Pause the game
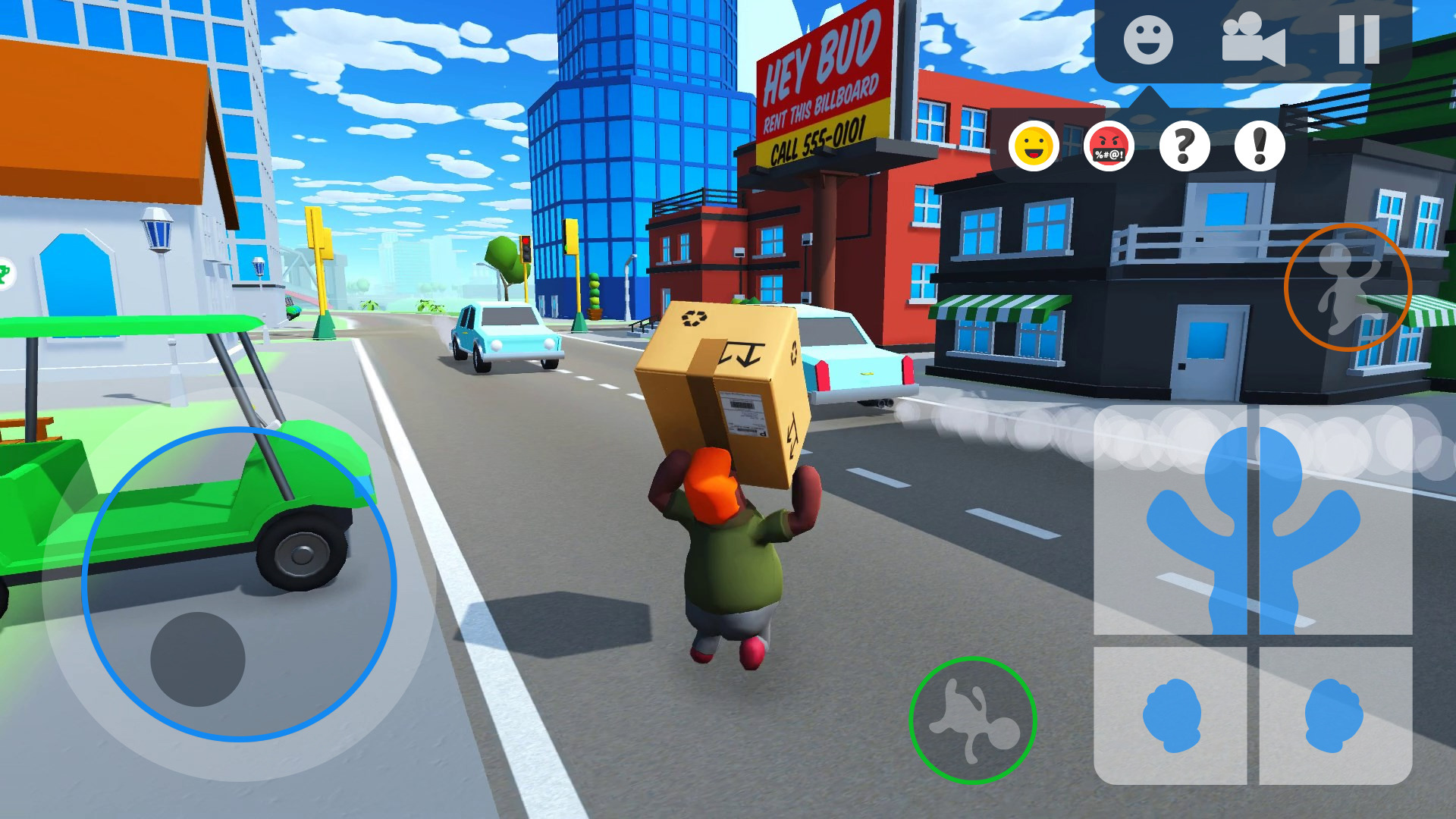Image resolution: width=1456 pixels, height=819 pixels. (x=1358, y=40)
